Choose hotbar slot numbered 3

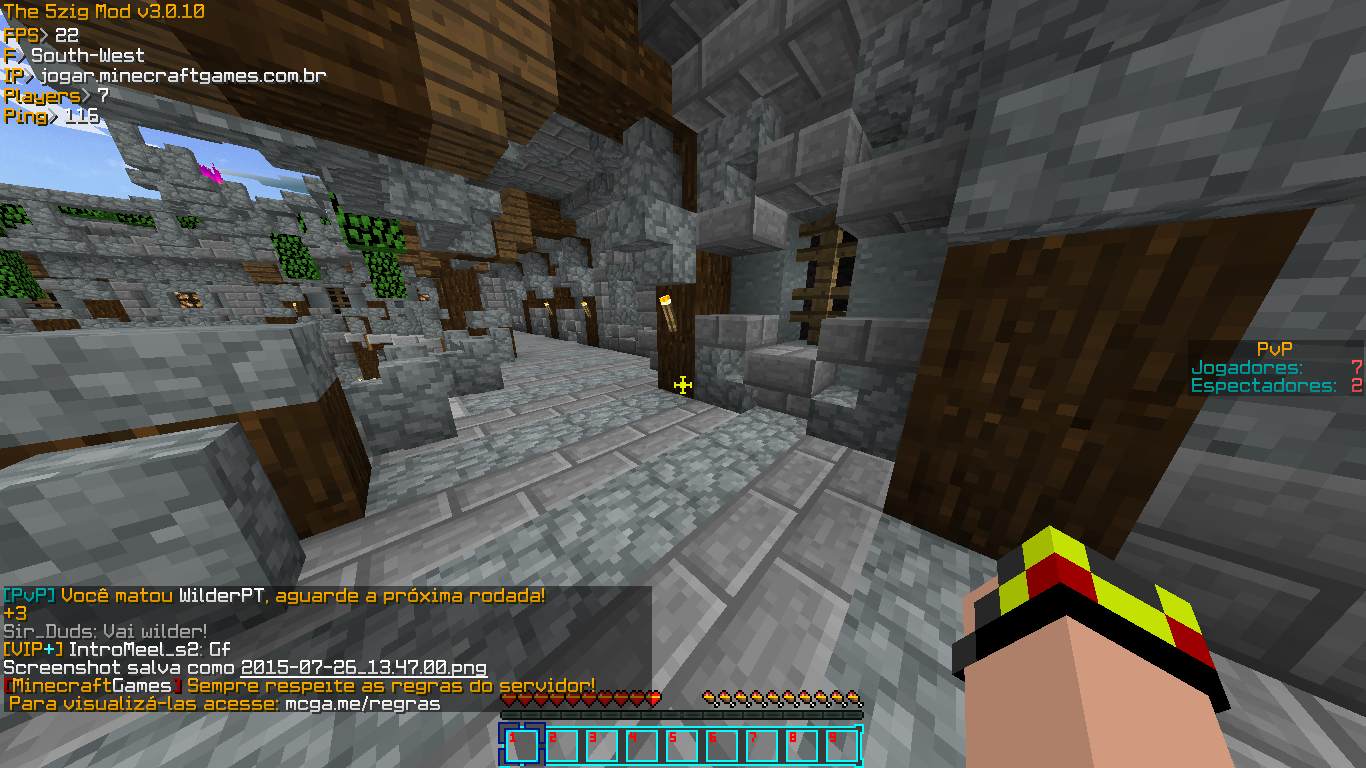click(601, 746)
